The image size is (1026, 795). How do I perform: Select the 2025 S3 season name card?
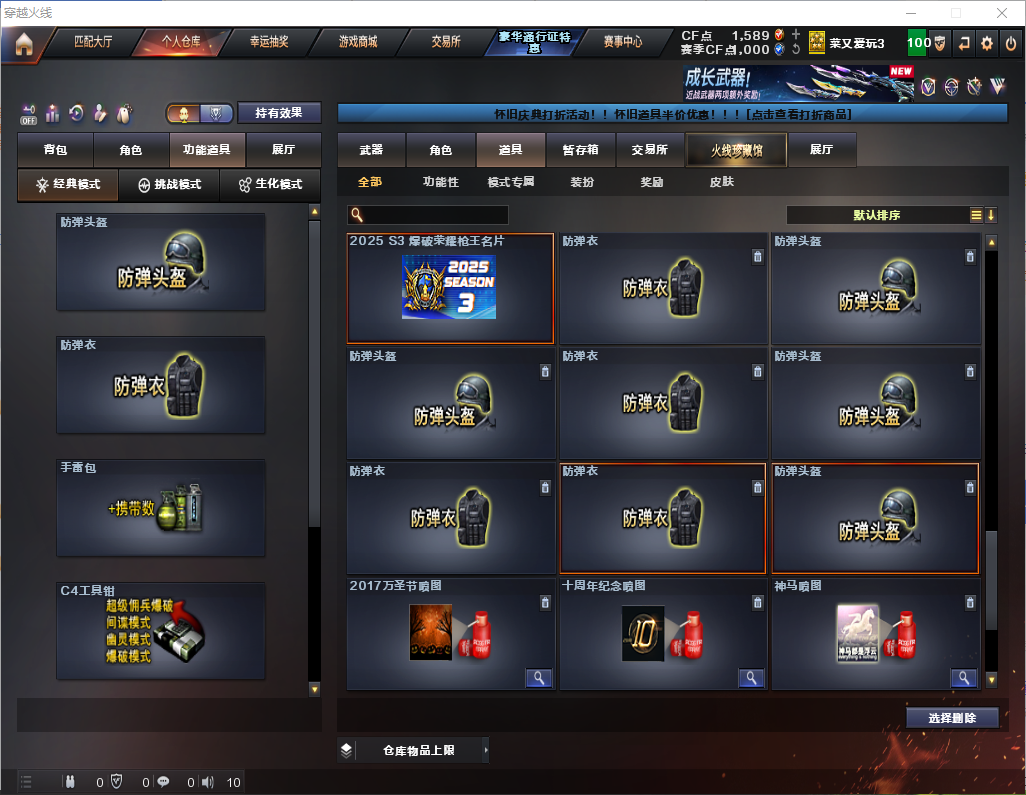450,288
